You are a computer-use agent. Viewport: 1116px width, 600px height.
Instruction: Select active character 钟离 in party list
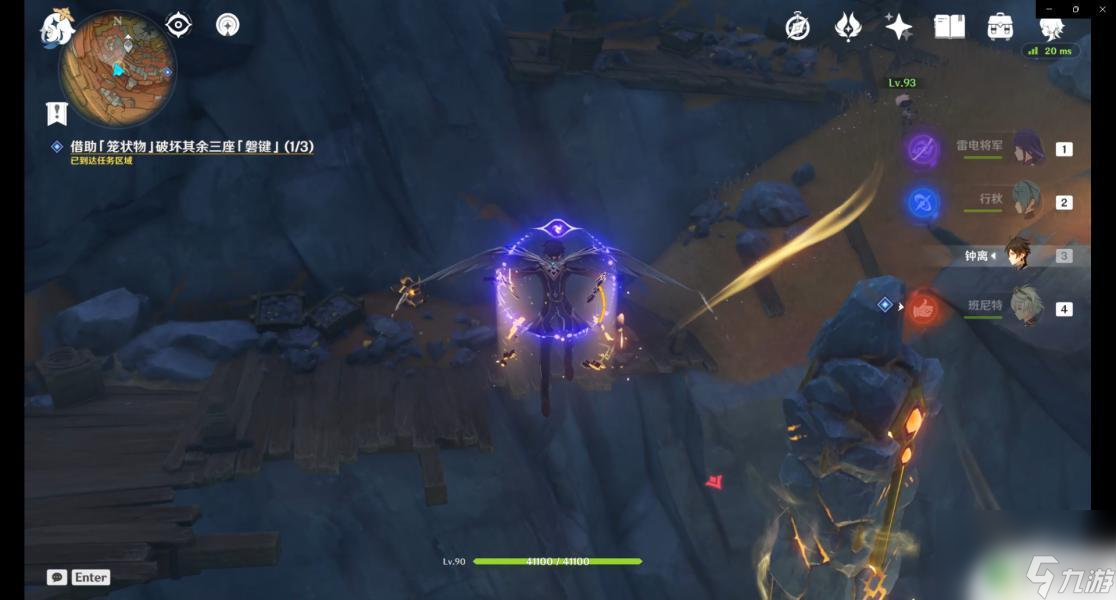pyautogui.click(x=1019, y=256)
